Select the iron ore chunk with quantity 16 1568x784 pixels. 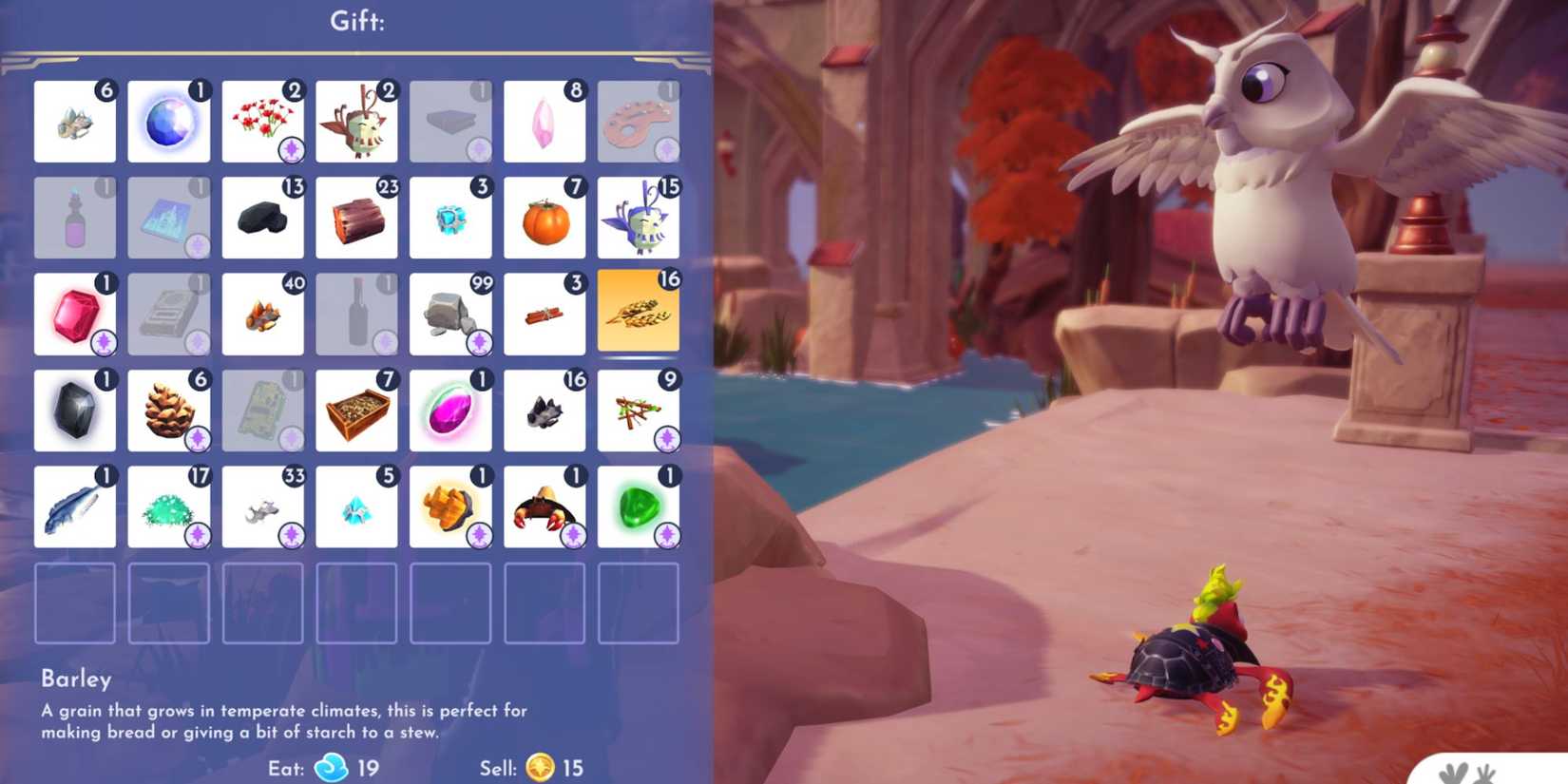pyautogui.click(x=545, y=411)
